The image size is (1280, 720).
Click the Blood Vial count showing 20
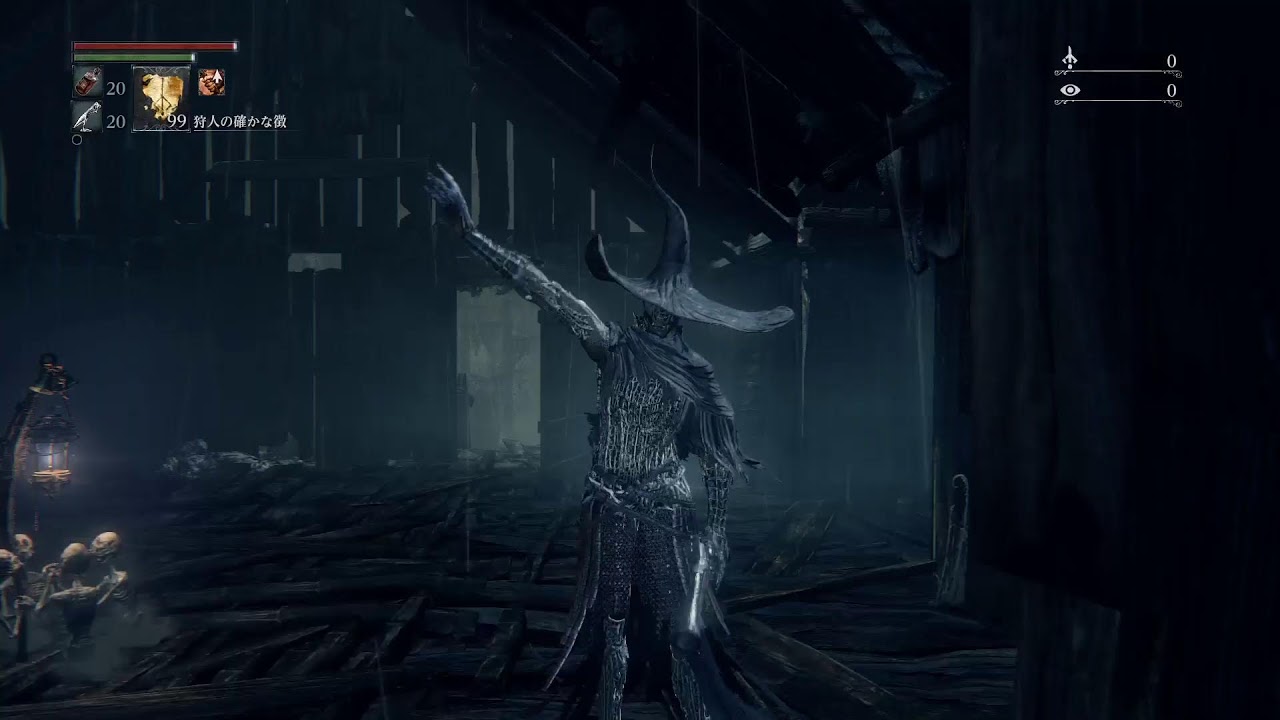pos(117,87)
